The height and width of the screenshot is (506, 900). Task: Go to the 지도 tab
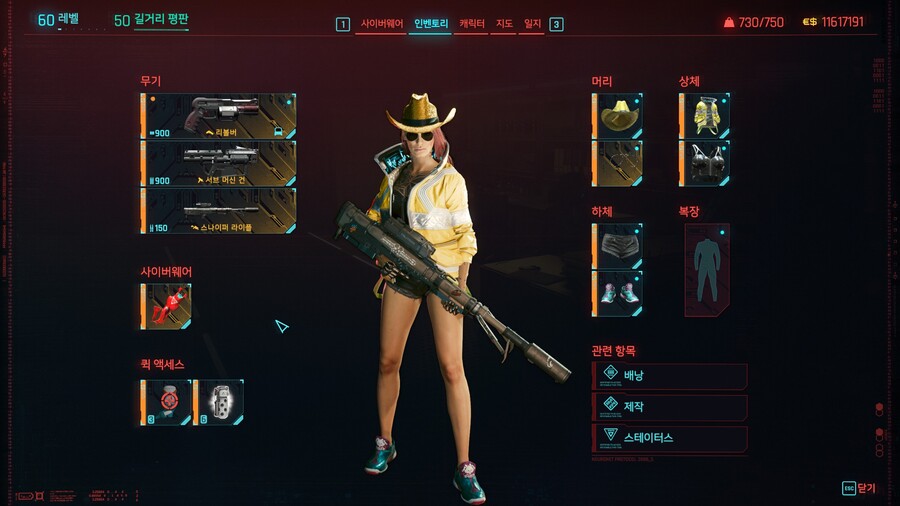(x=503, y=23)
